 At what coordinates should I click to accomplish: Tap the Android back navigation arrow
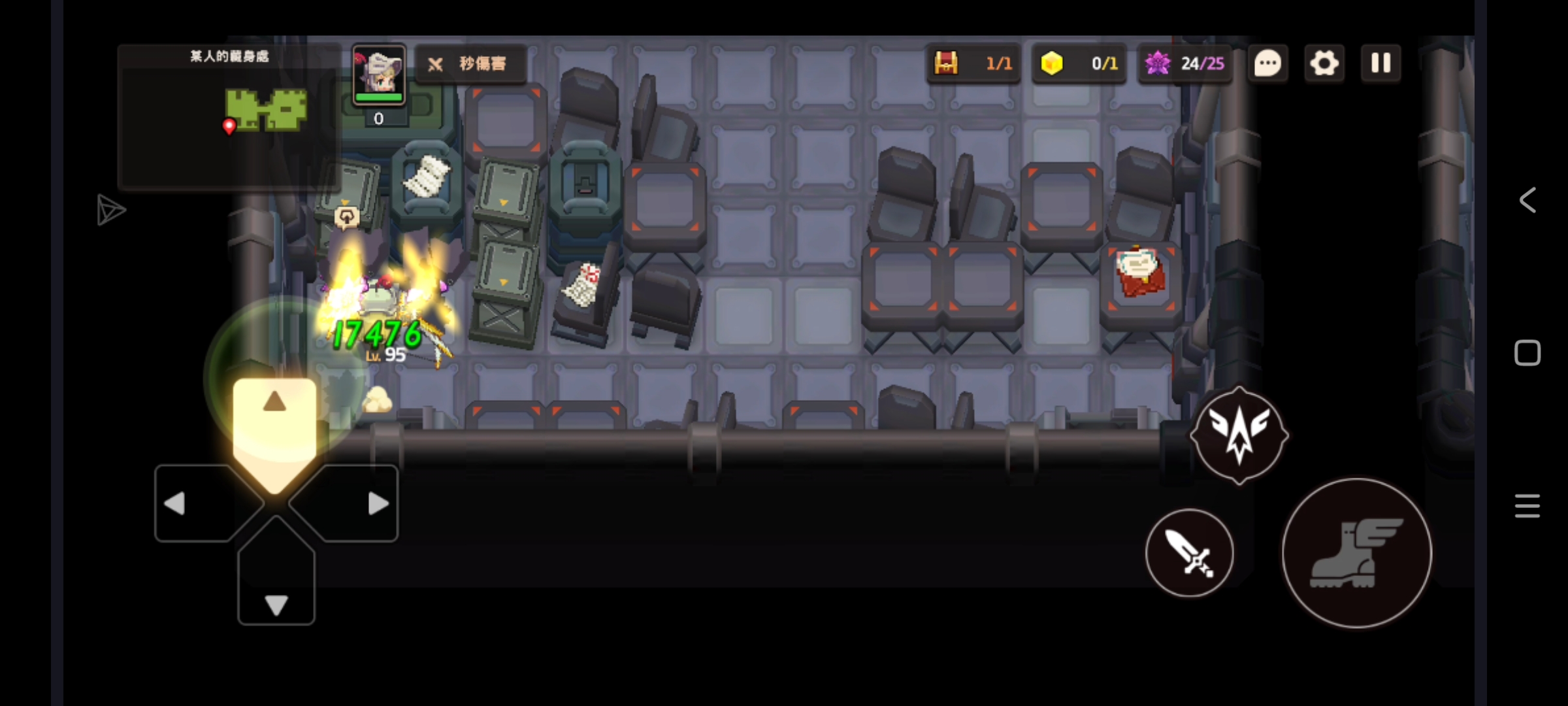click(1527, 200)
